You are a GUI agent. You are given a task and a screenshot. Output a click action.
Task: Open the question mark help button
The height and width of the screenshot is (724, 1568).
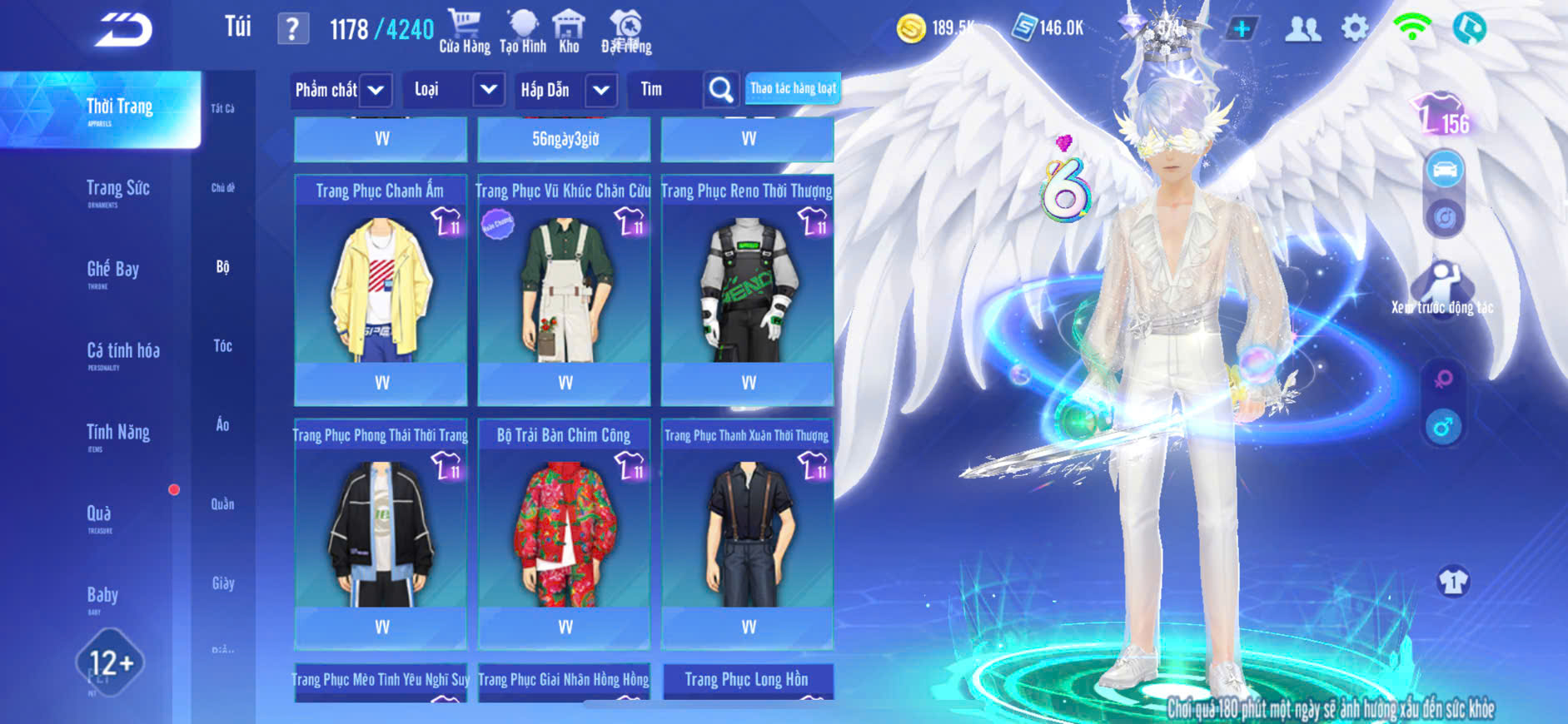[x=292, y=29]
